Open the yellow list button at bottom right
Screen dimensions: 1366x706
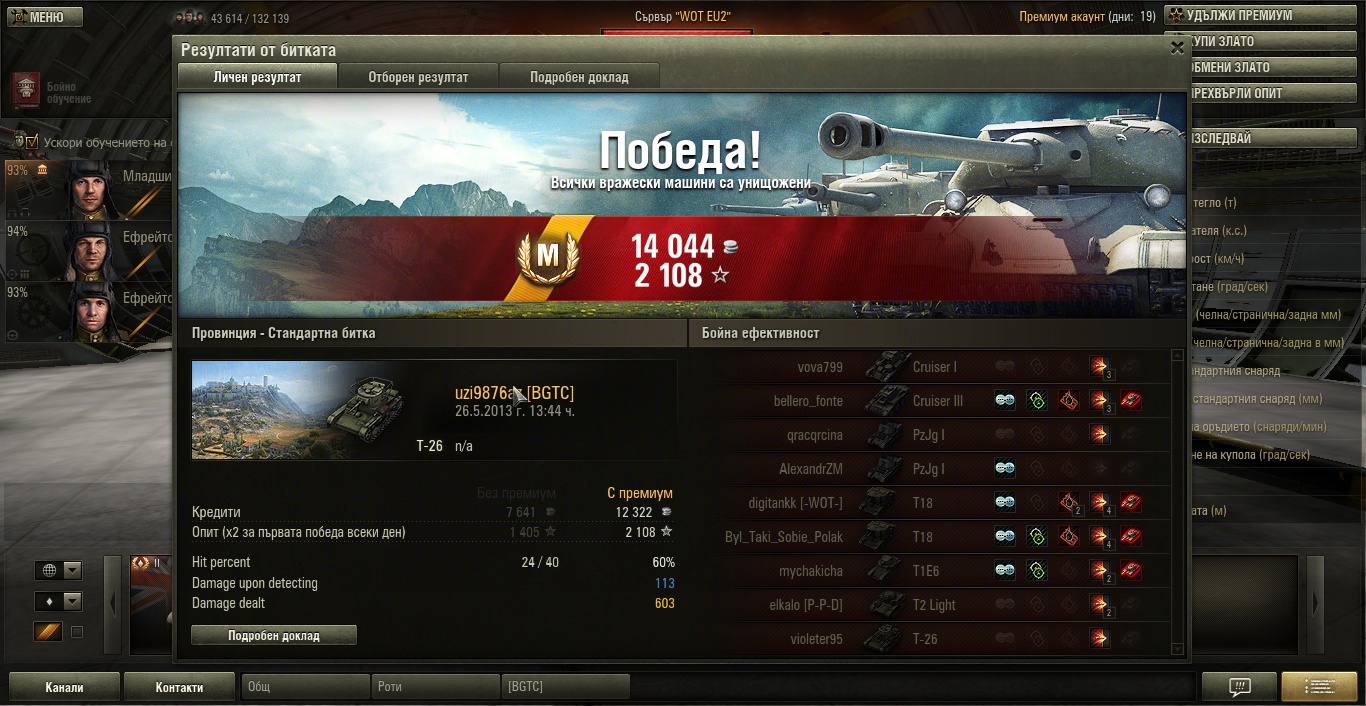click(1319, 687)
